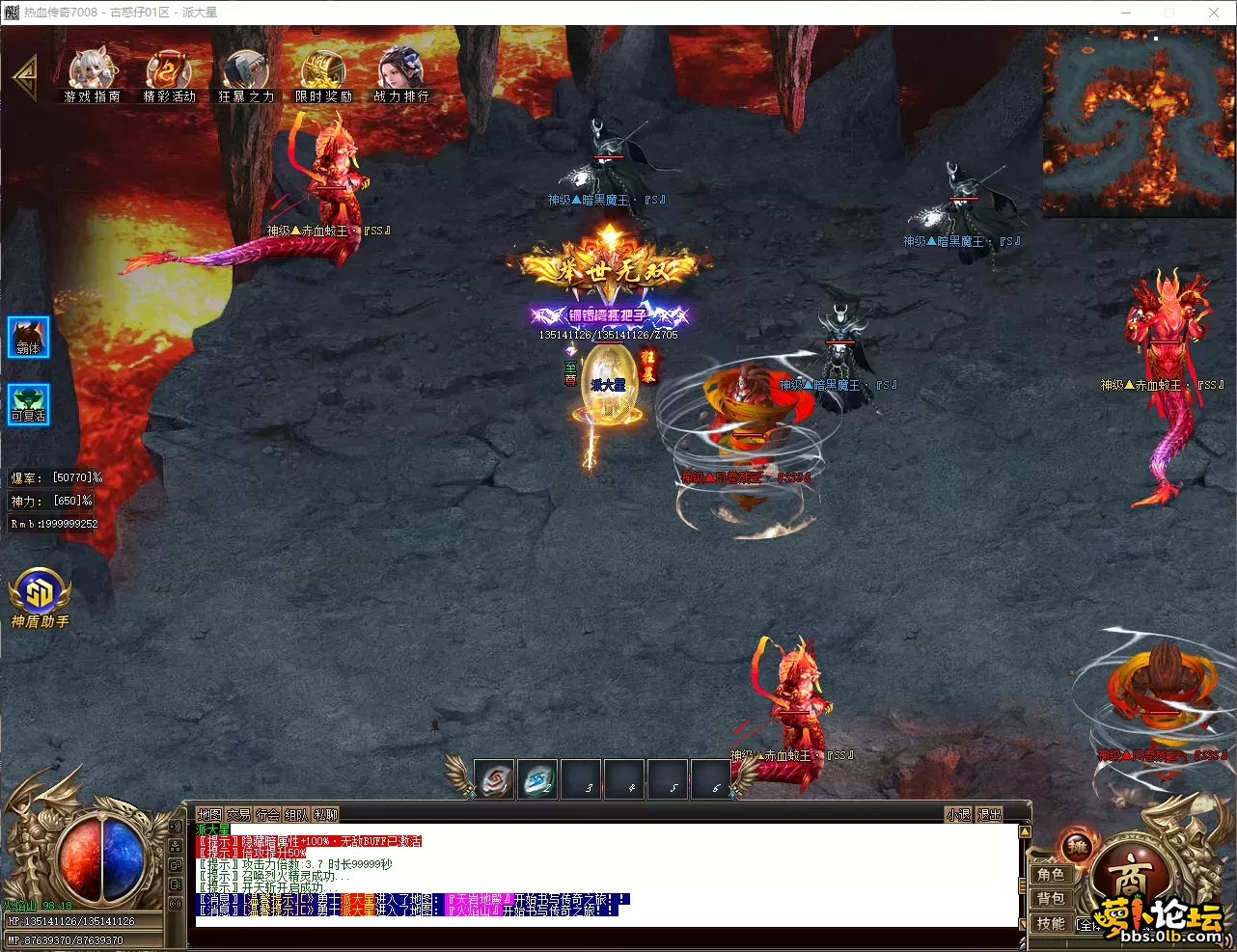Switch chat to the 行会 guild channel
This screenshot has width=1237, height=952.
point(267,815)
